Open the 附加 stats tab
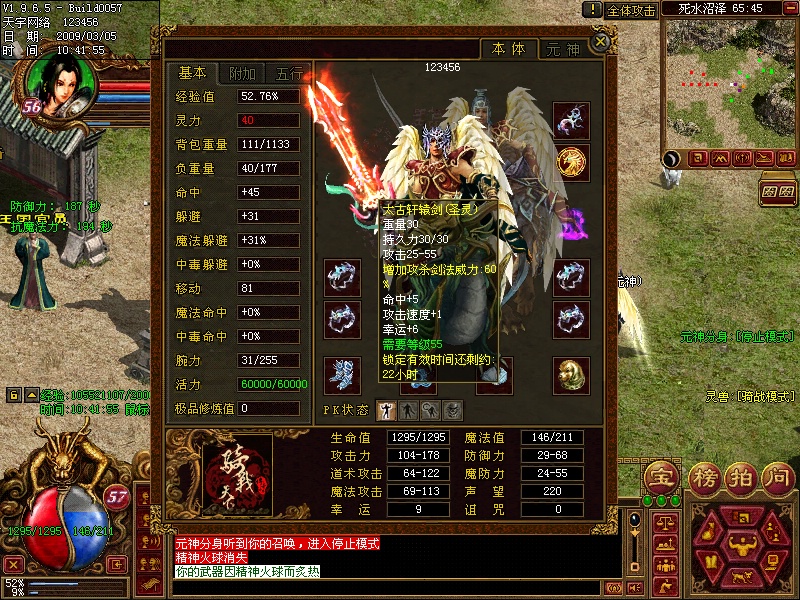 click(x=242, y=74)
